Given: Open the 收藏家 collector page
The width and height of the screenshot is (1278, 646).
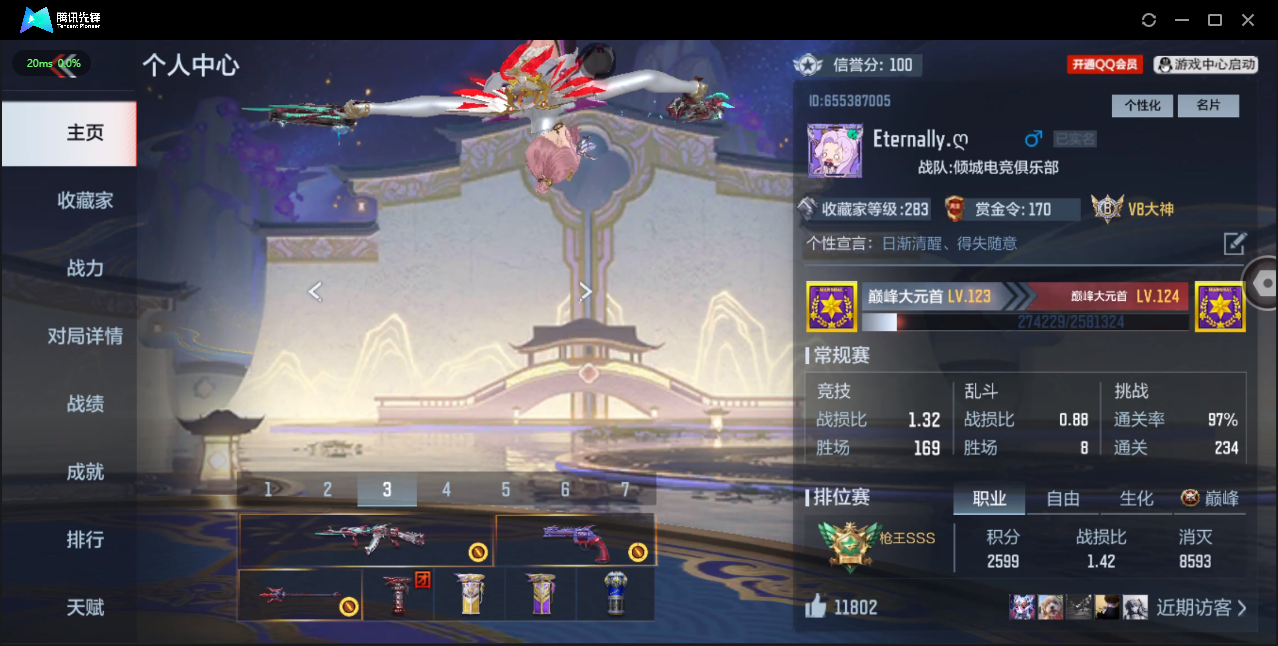Looking at the screenshot, I should tap(85, 201).
